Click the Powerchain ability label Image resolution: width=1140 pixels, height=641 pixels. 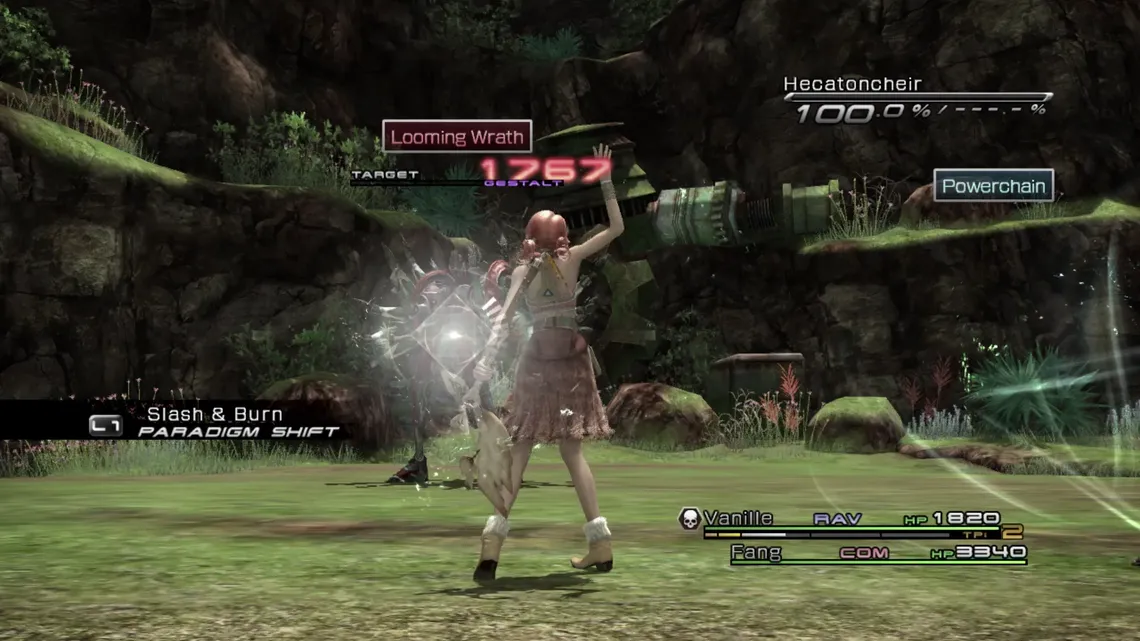[x=993, y=186]
